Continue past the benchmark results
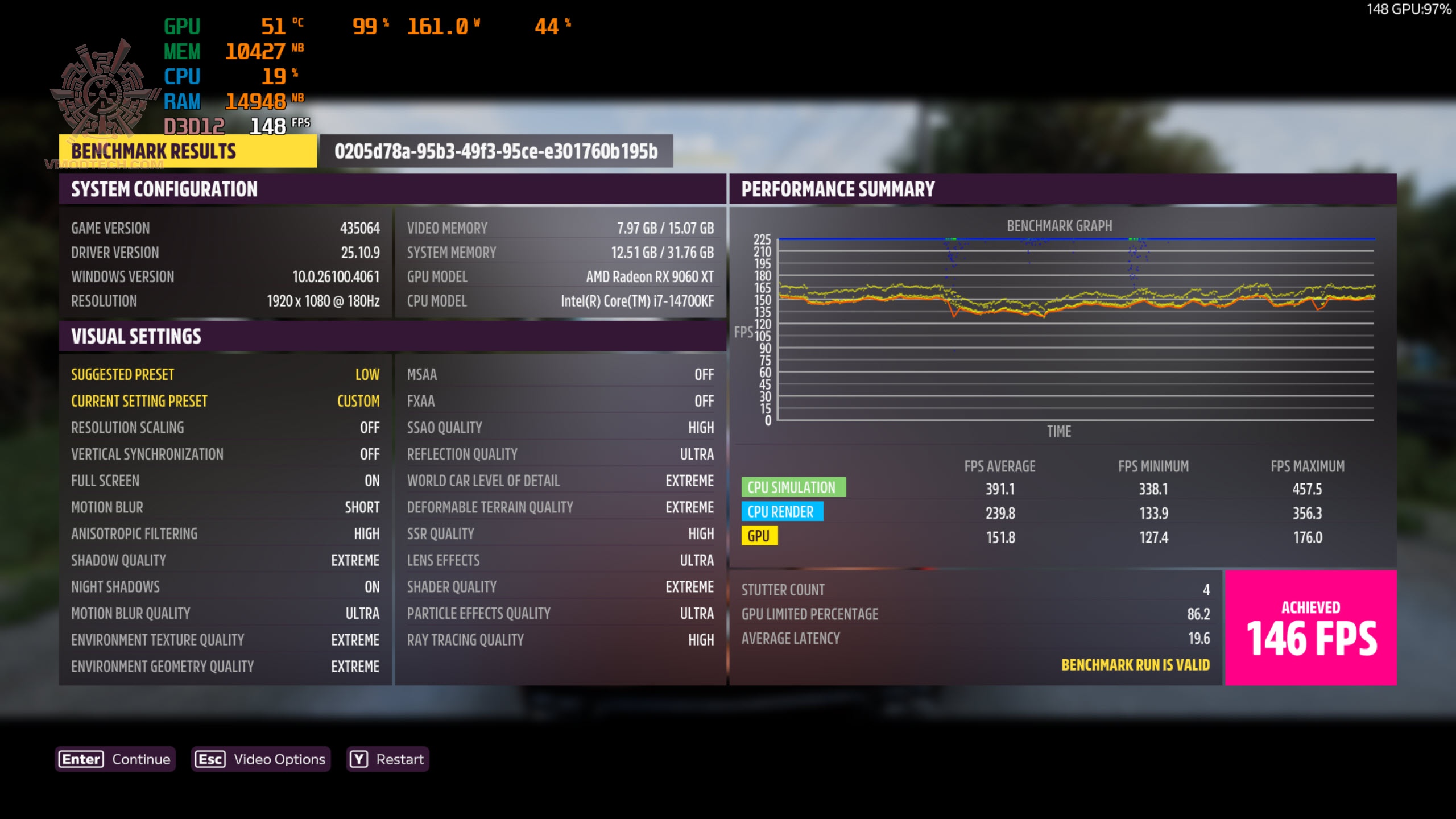The image size is (1456, 819). point(115,759)
